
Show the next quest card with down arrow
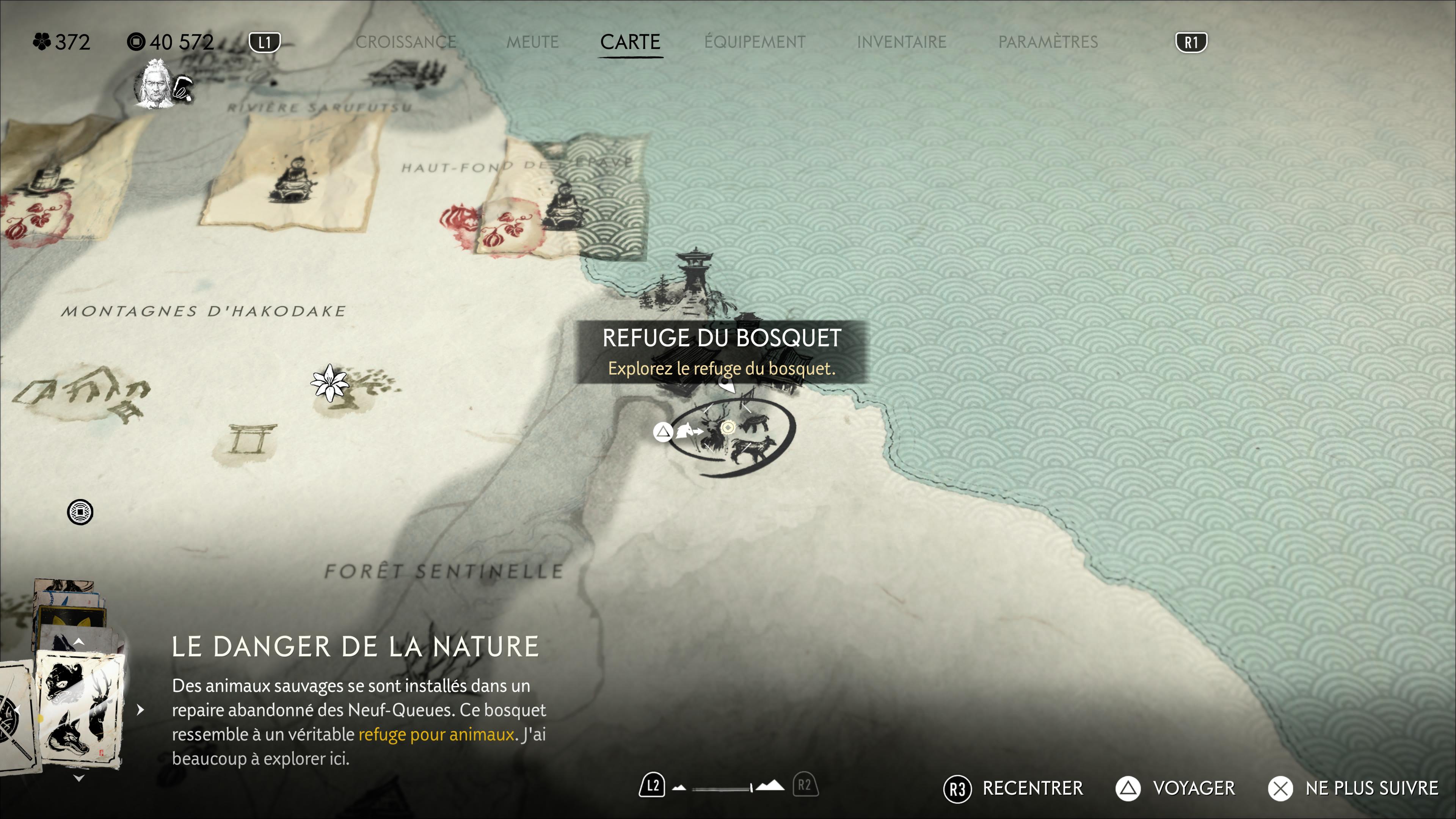tap(79, 778)
